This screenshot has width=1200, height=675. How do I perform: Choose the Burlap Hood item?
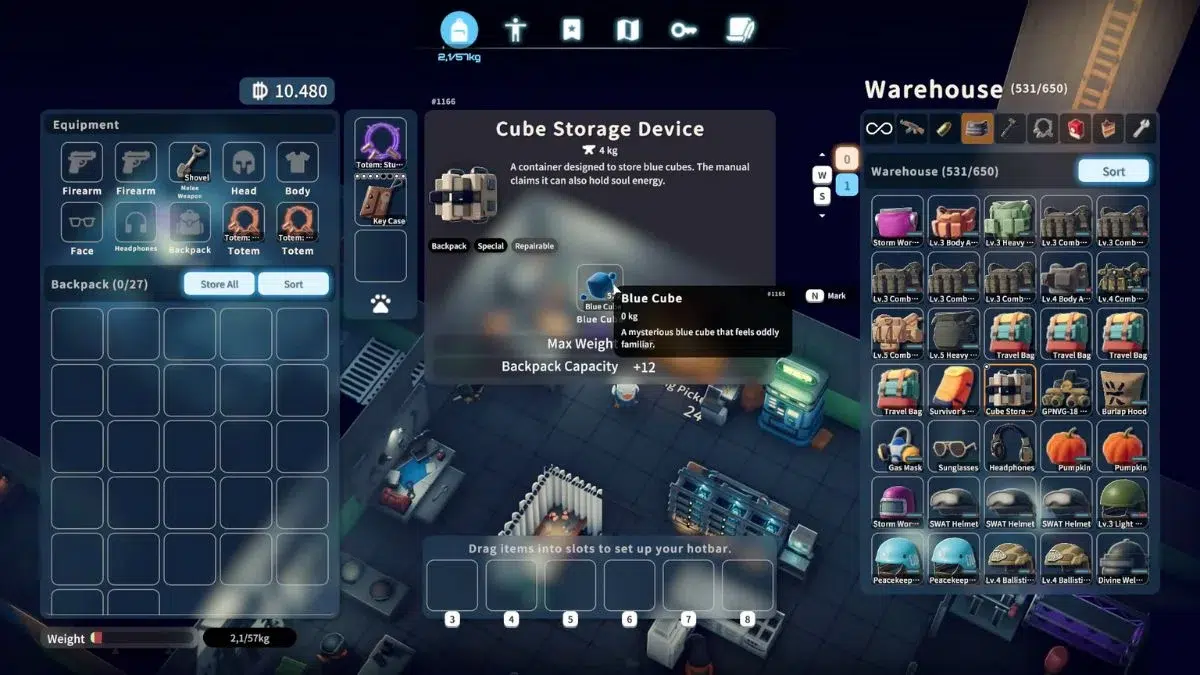tap(1122, 389)
